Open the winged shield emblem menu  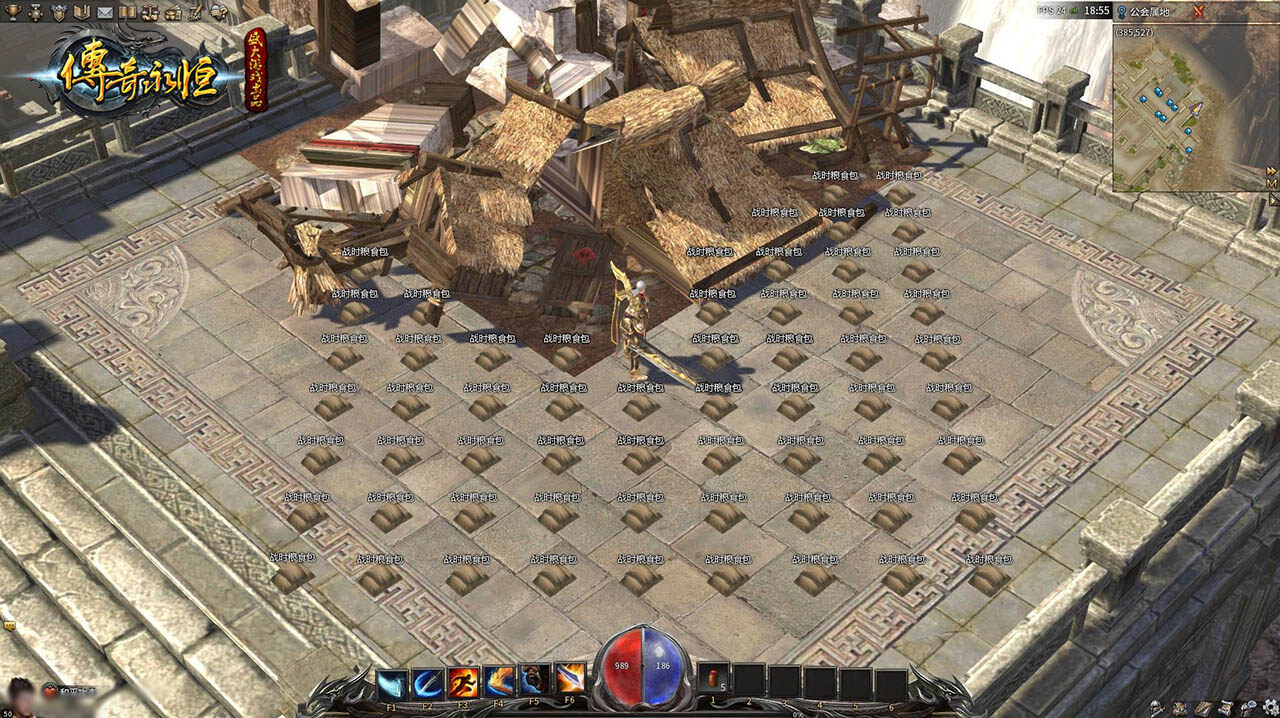[x=57, y=11]
